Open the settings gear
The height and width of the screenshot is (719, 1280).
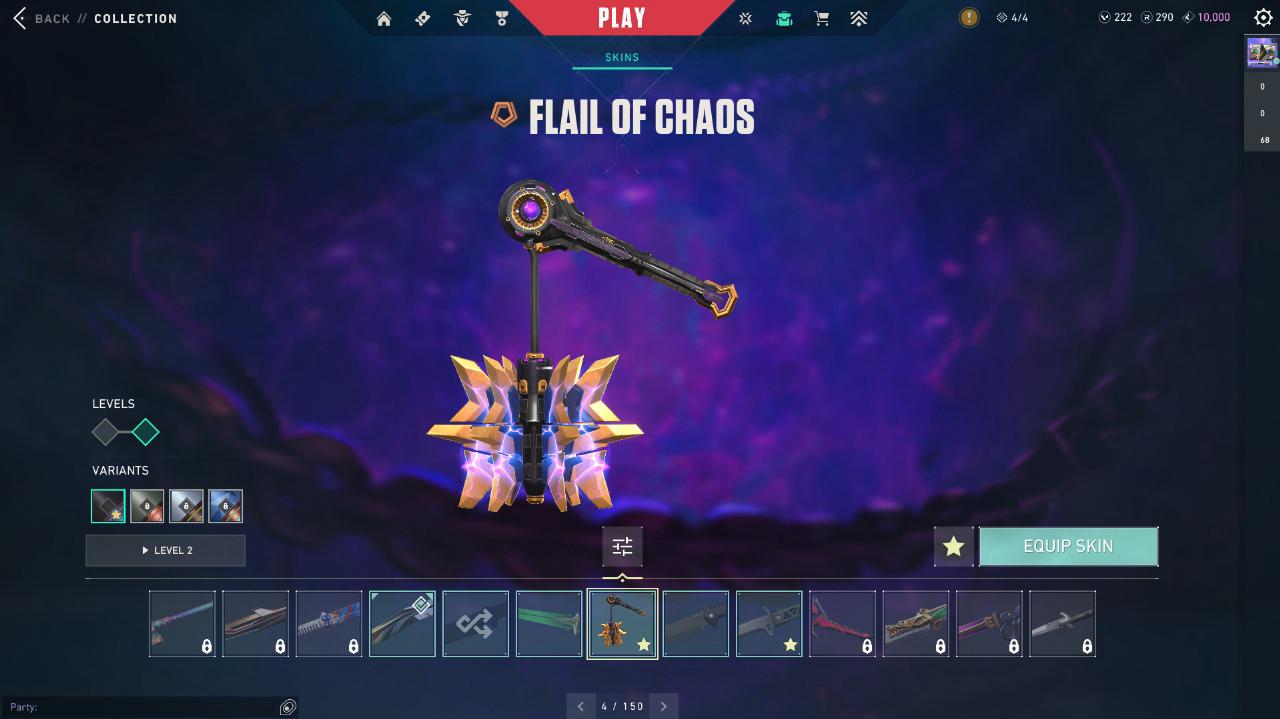tap(1263, 18)
